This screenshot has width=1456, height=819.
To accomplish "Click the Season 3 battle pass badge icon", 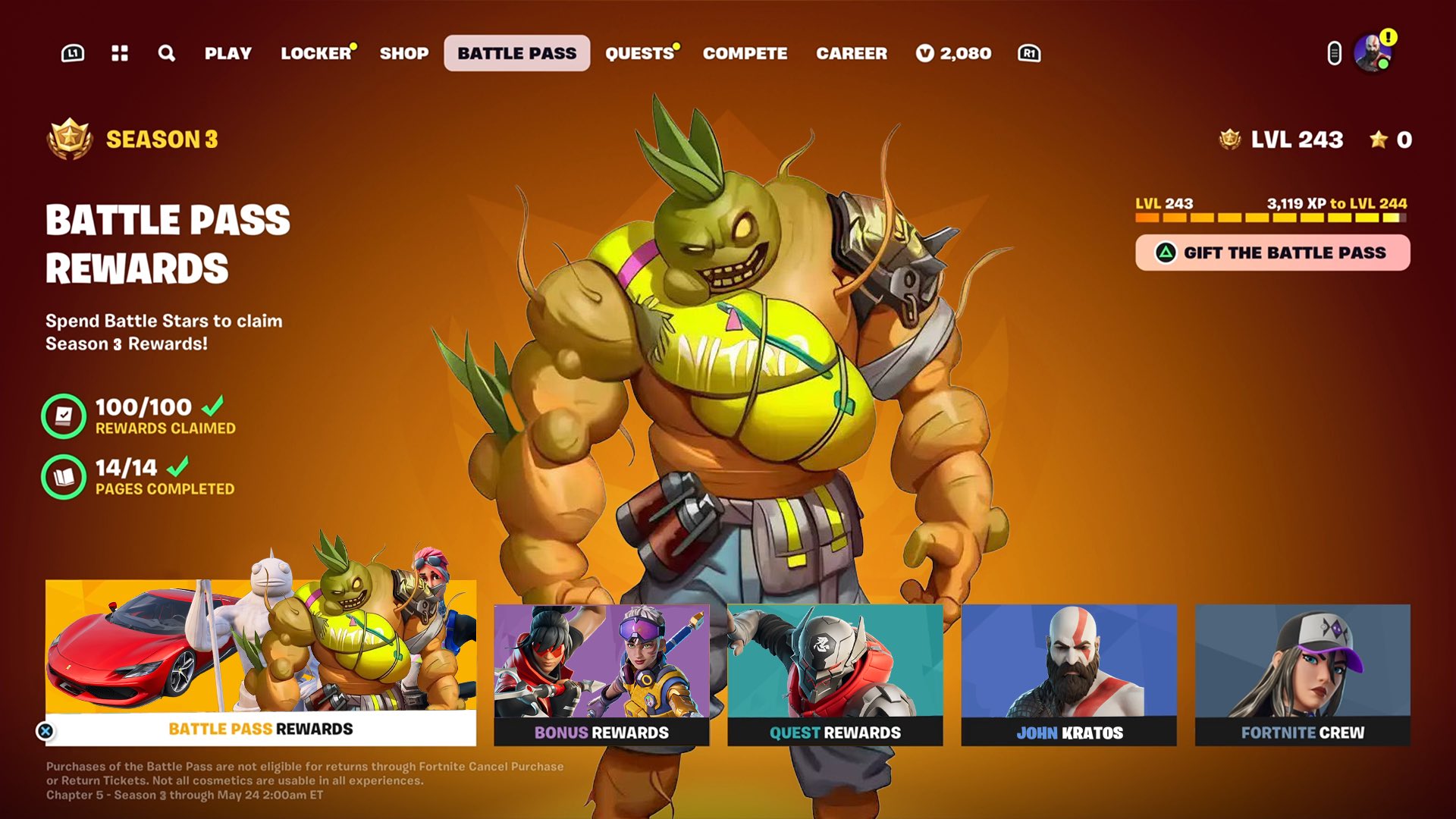I will coord(68,138).
